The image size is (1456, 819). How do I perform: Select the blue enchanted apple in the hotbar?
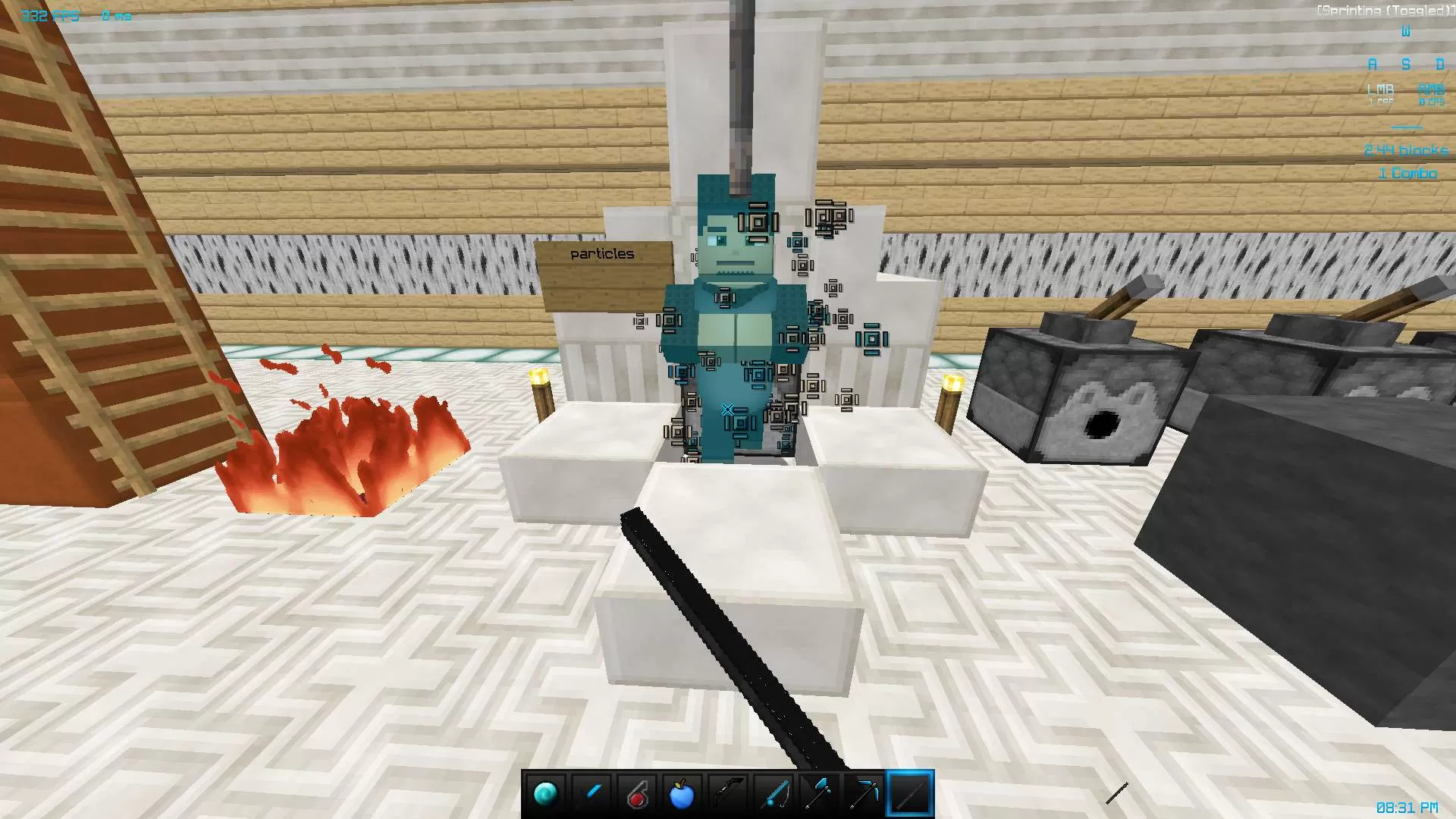point(683,793)
